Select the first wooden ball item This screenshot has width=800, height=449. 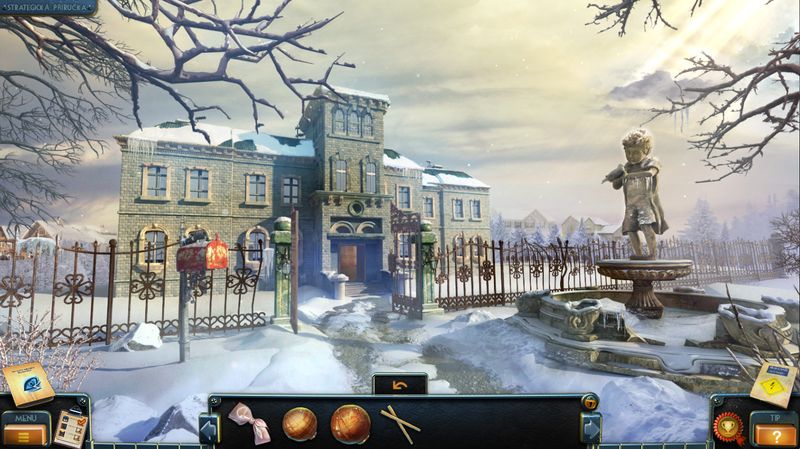(300, 423)
